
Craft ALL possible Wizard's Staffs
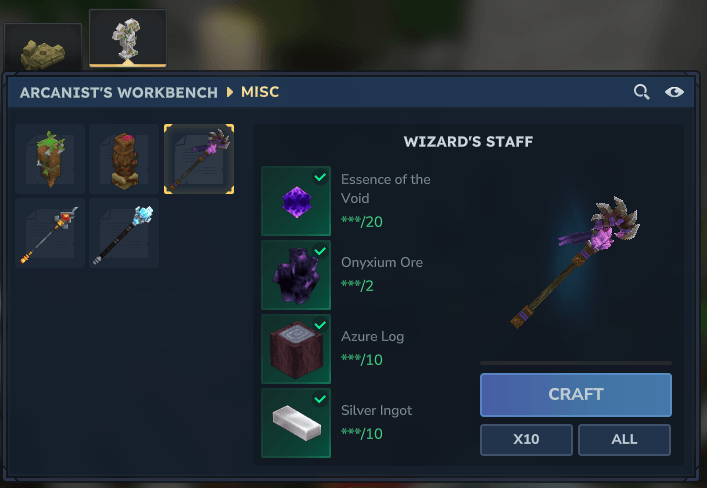(x=624, y=440)
